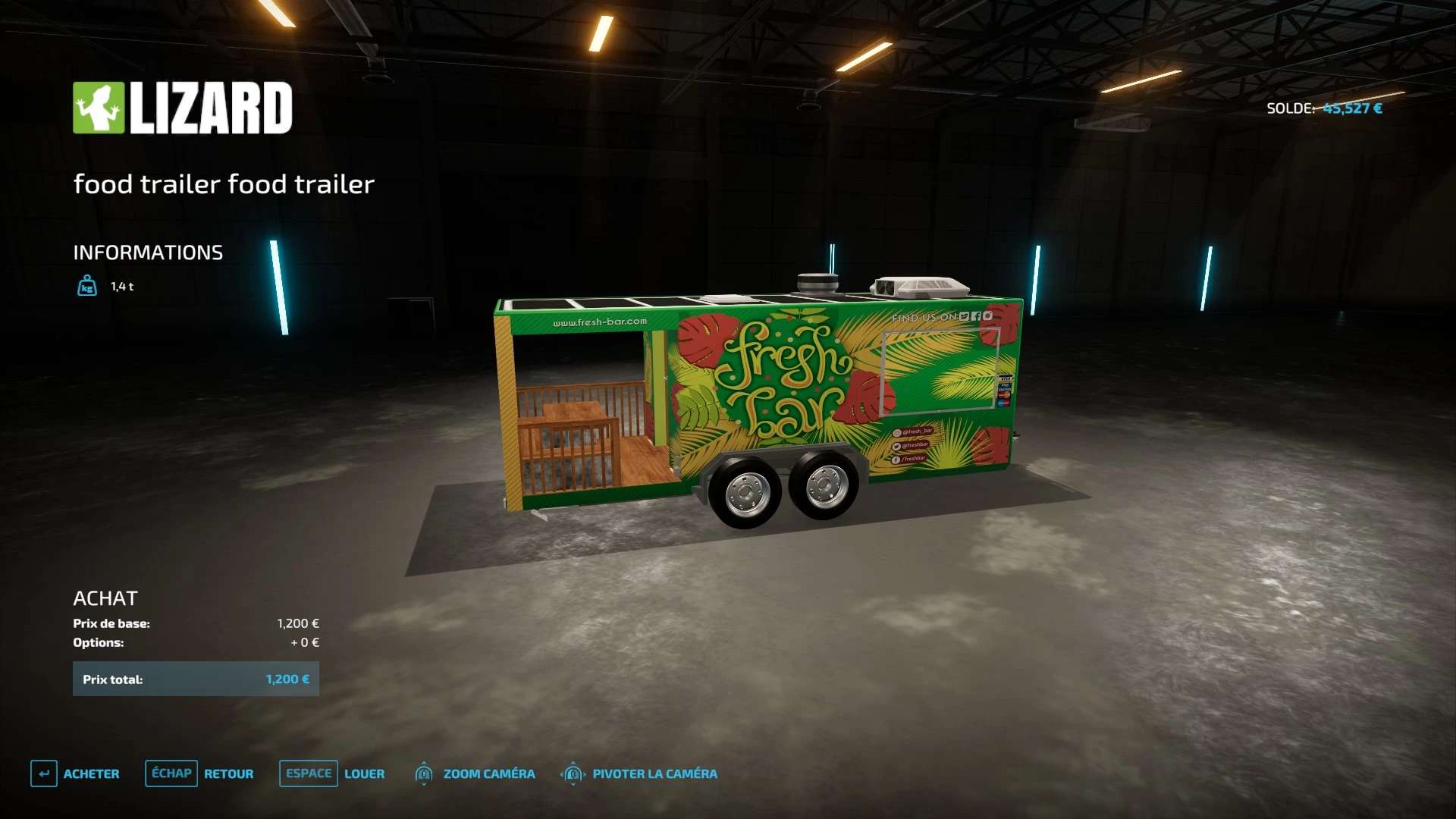1456x819 pixels.
Task: Select the Zoom Caméra mouse icon
Action: point(423,773)
